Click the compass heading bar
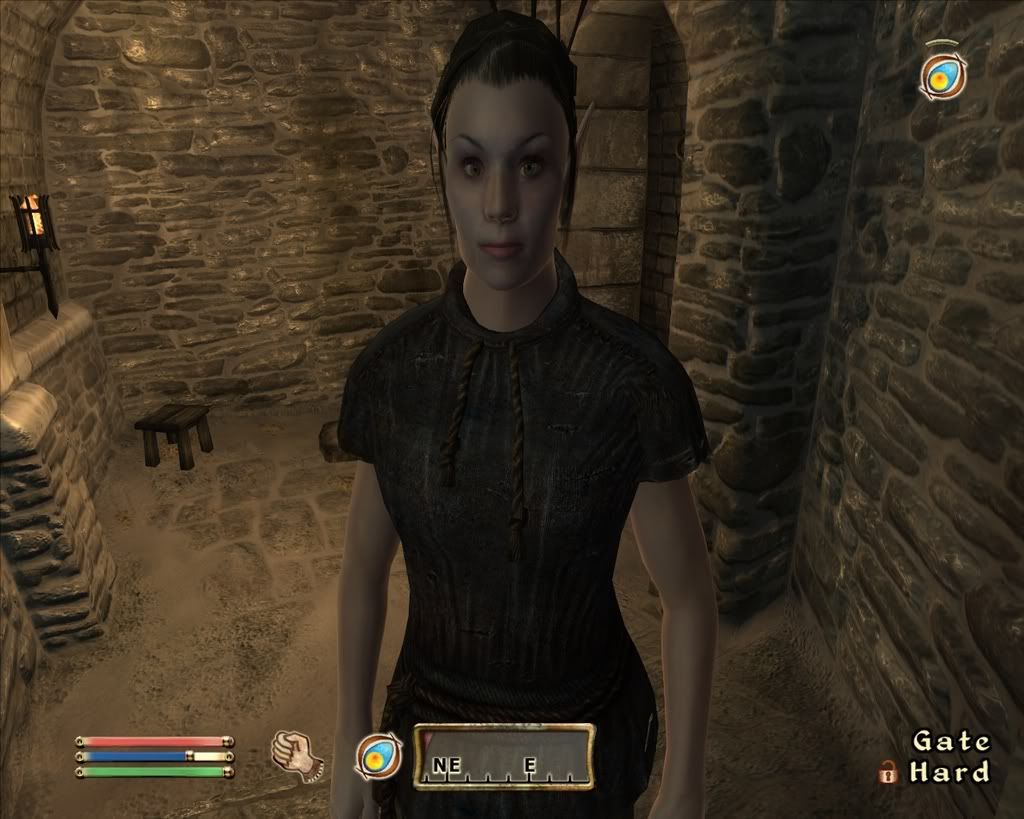This screenshot has width=1024, height=819. coord(504,756)
